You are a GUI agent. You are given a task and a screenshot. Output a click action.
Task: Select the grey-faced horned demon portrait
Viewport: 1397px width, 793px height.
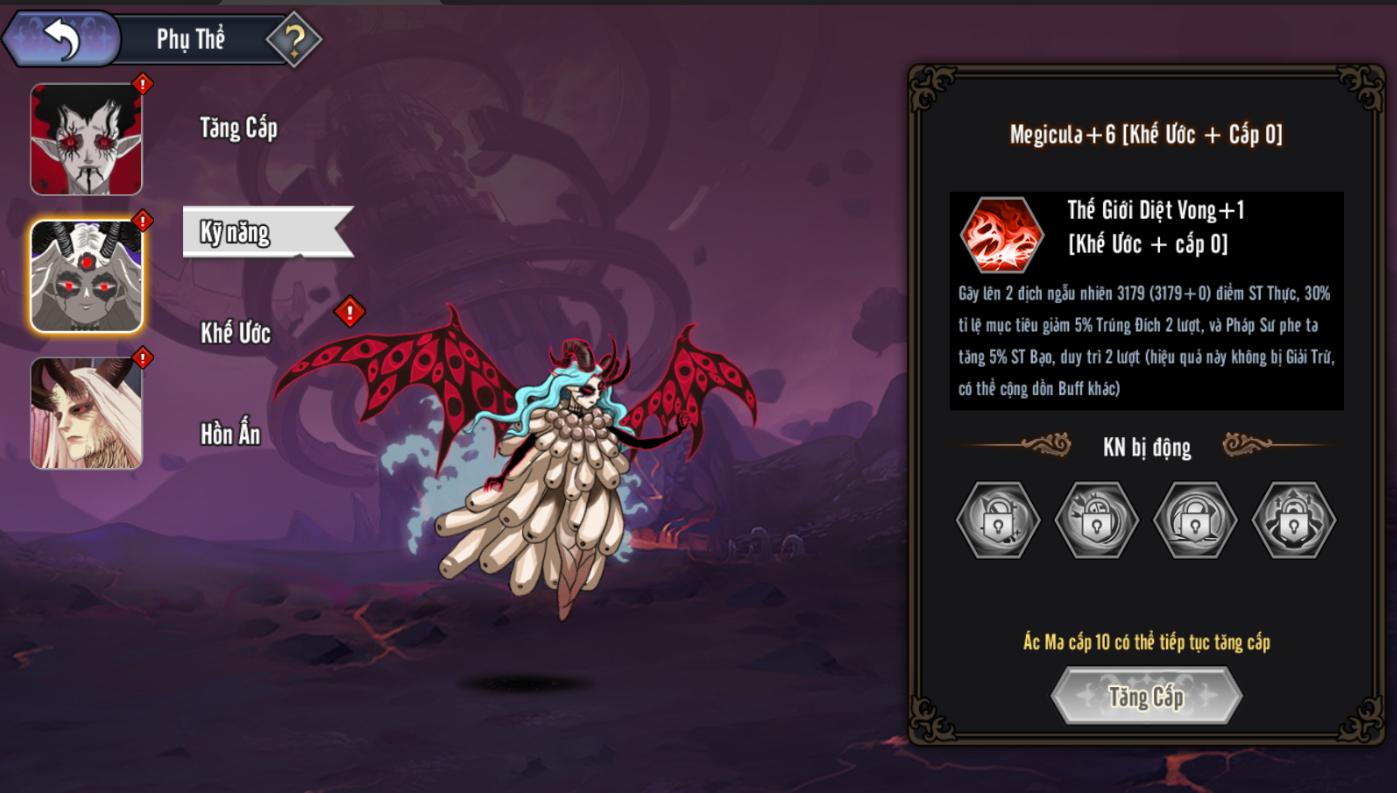click(87, 276)
